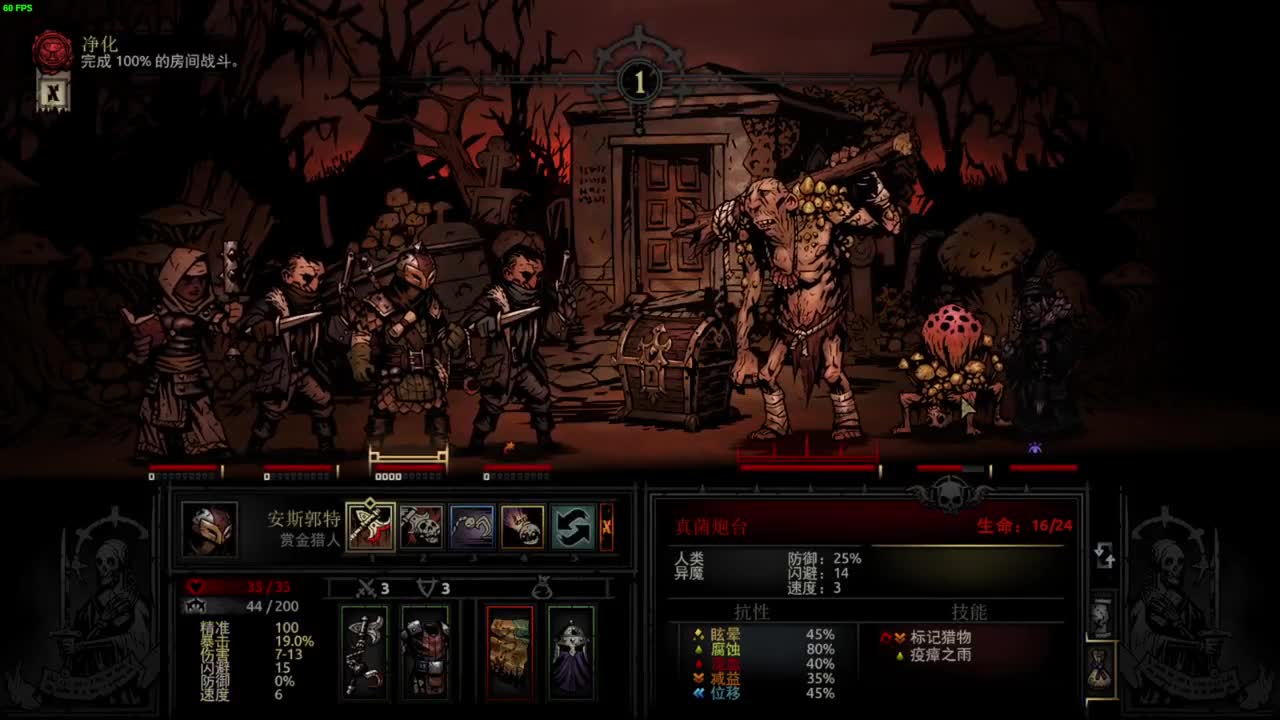
Task: Pass the turn with the orange X button
Action: pos(606,526)
